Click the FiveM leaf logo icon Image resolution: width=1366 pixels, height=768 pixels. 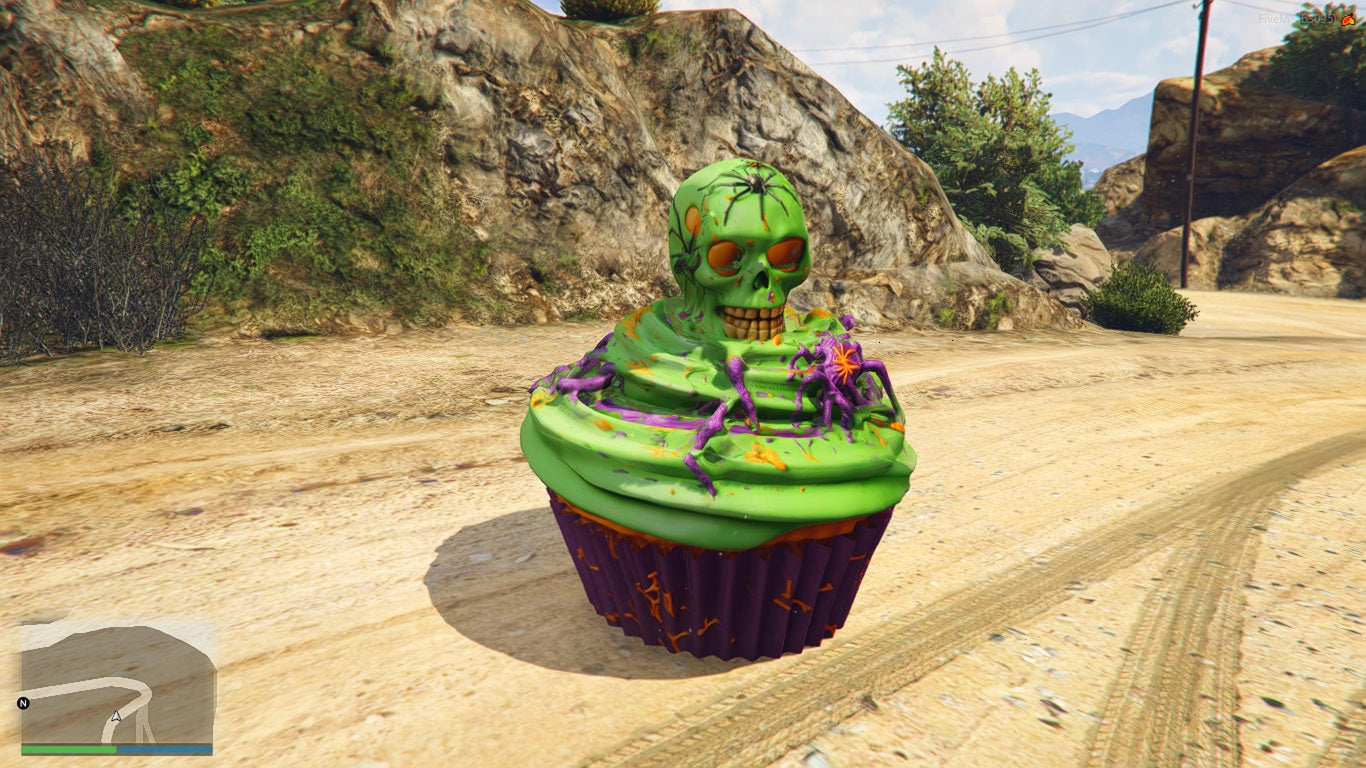tap(1349, 19)
